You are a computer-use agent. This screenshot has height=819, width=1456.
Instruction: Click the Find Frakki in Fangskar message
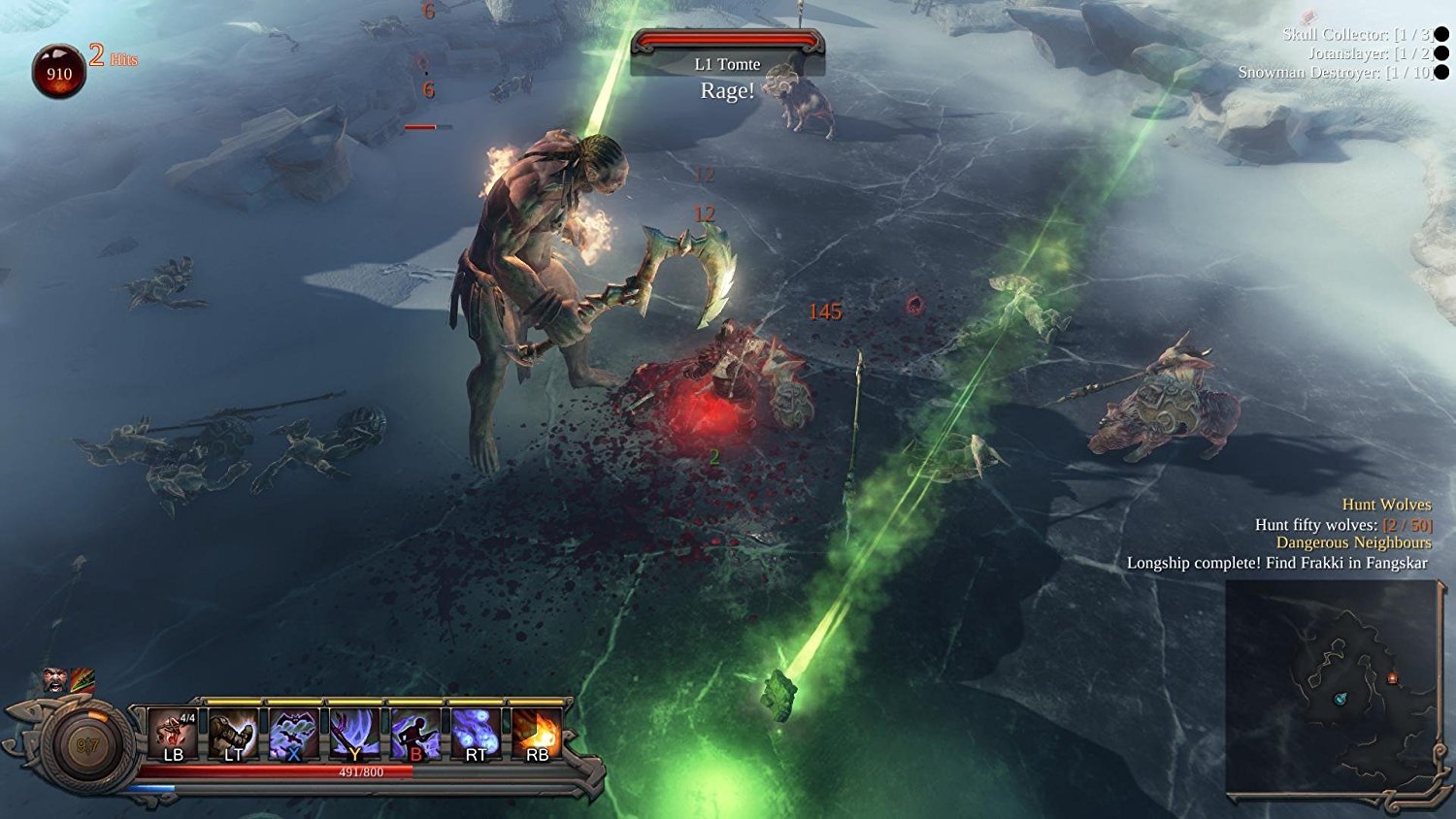tap(1276, 562)
